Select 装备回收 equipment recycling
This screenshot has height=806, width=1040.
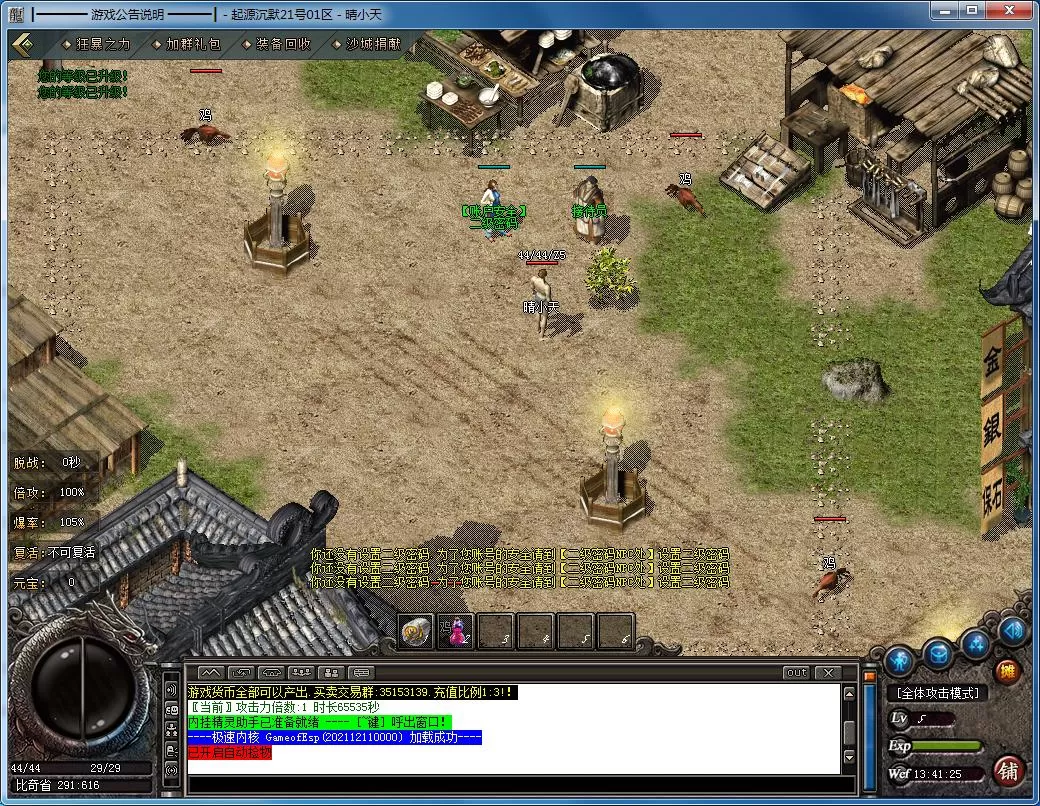277,44
